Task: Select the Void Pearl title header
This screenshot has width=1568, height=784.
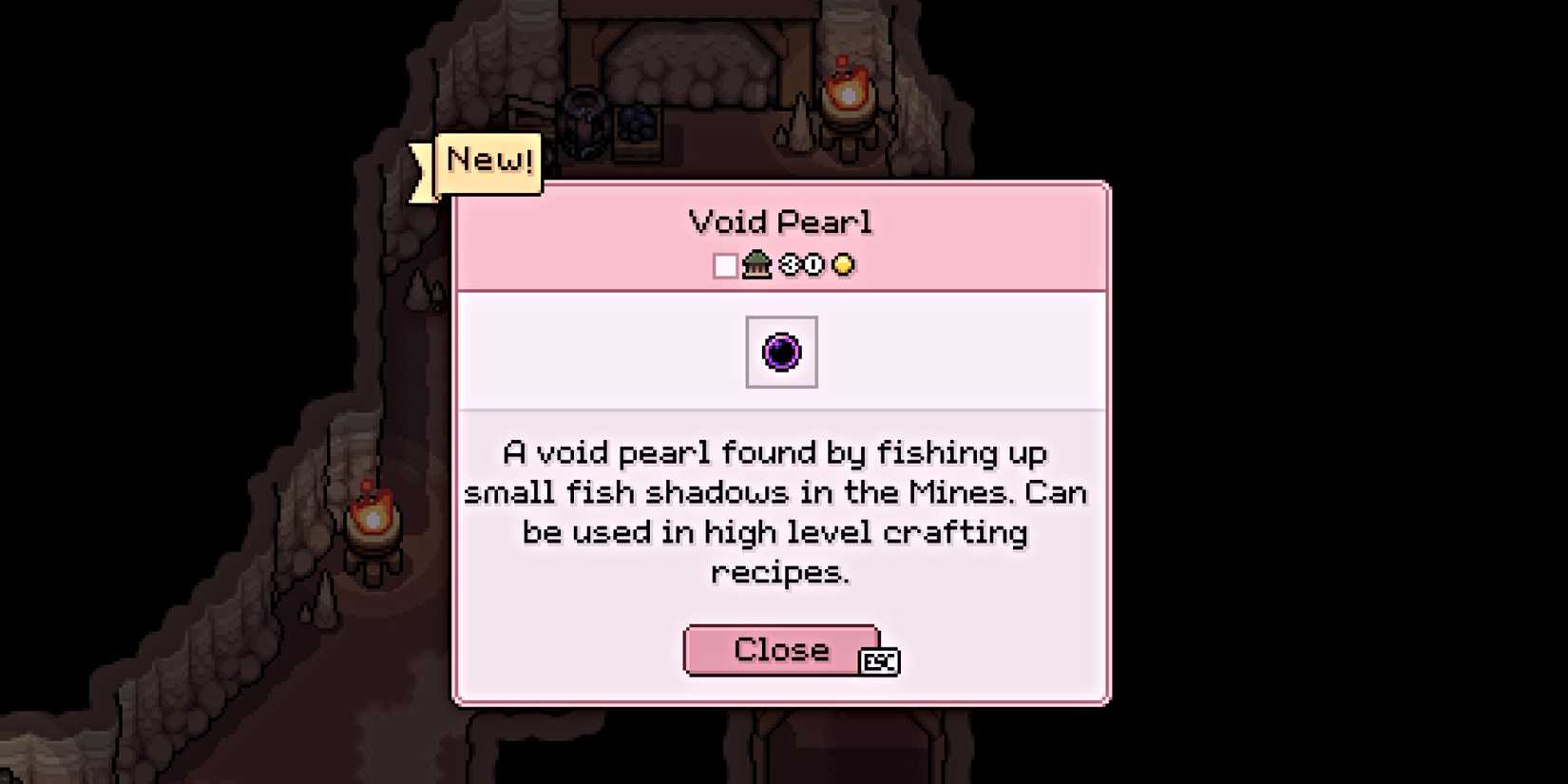Action: tap(781, 220)
